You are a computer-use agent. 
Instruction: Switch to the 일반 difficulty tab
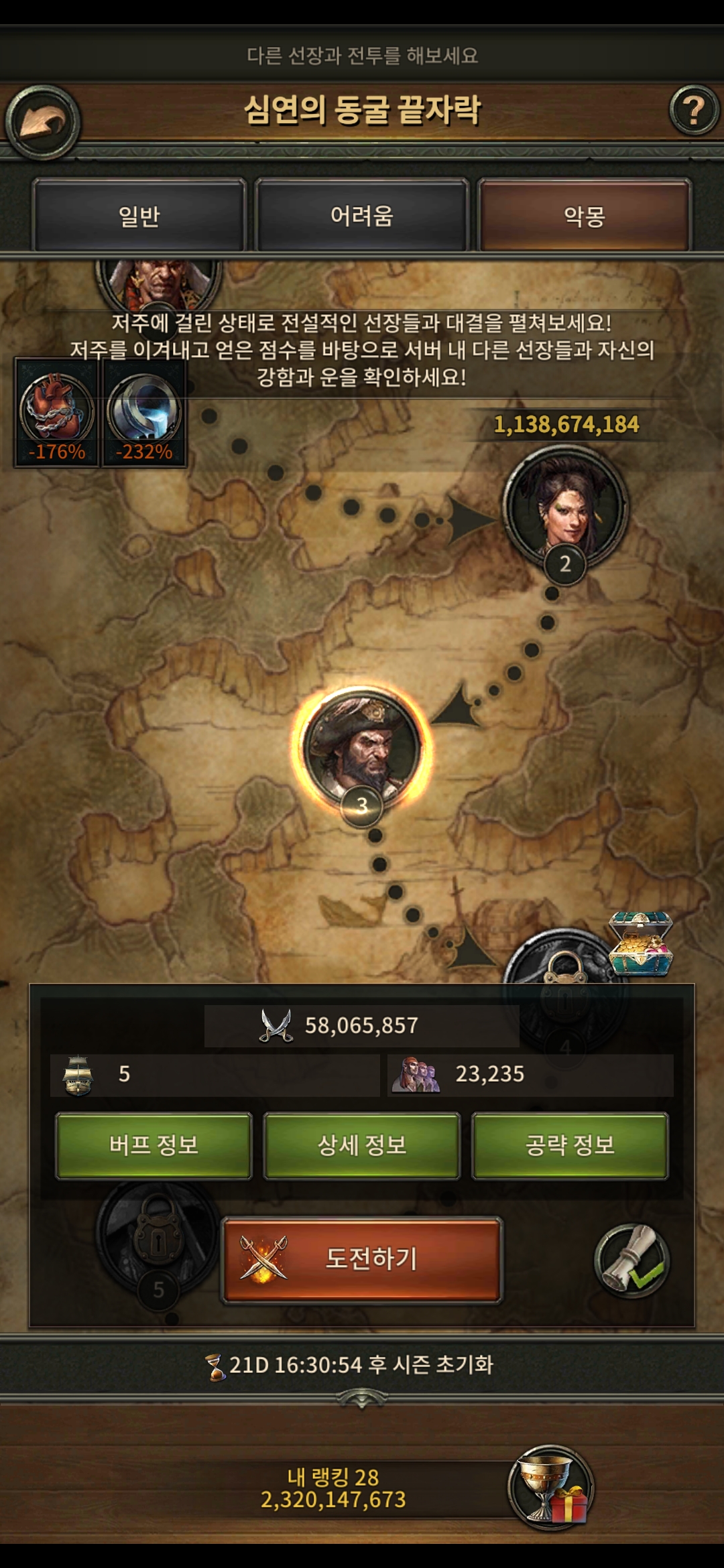click(139, 216)
